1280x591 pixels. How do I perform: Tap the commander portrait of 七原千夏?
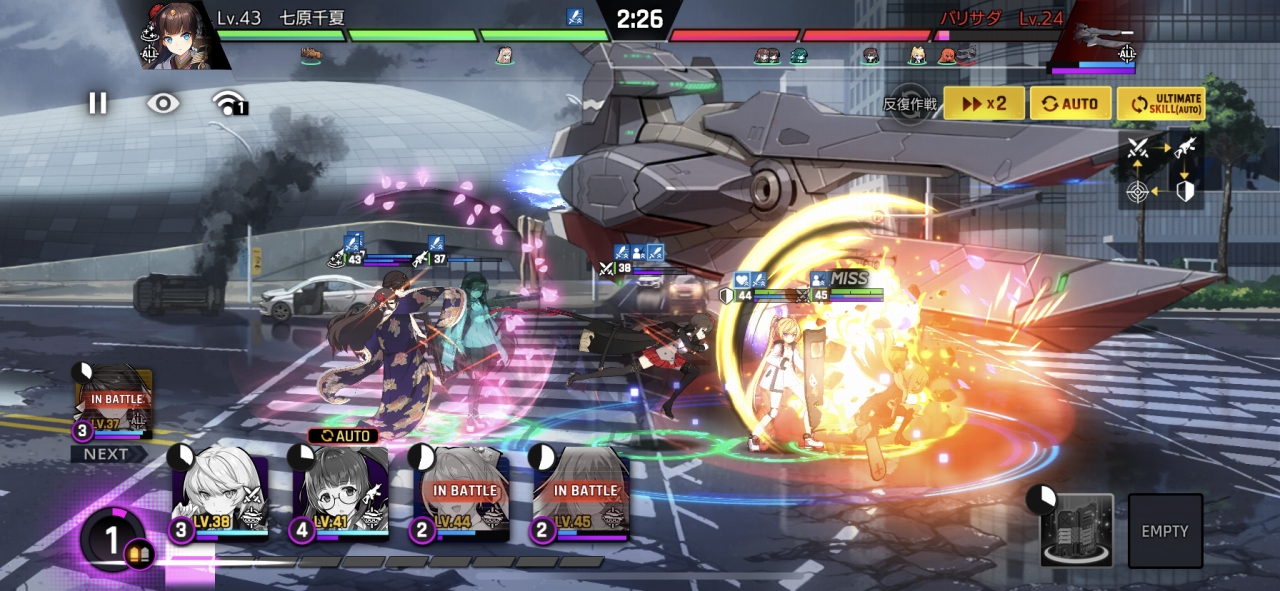pyautogui.click(x=180, y=37)
